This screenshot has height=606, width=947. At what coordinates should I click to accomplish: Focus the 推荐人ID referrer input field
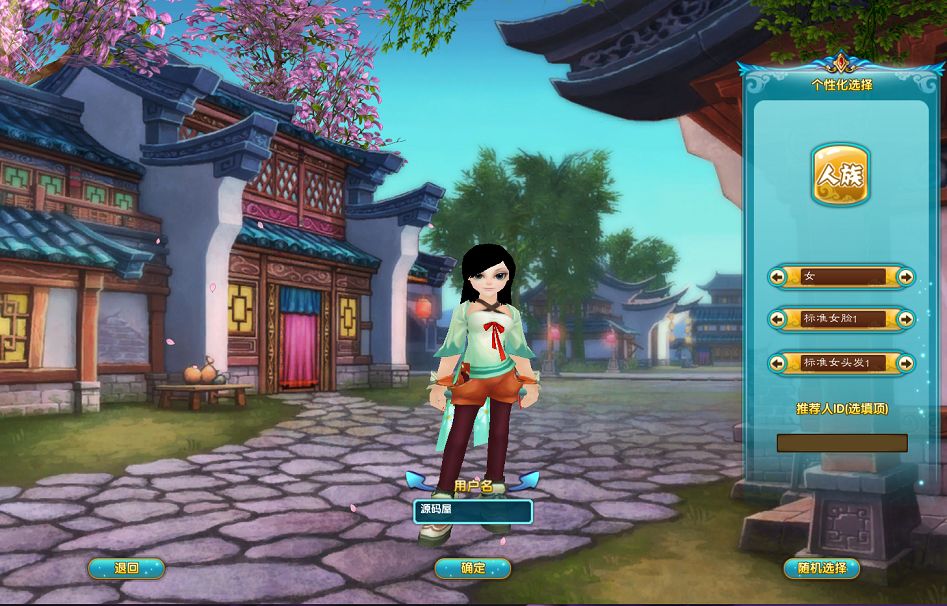pos(842,442)
